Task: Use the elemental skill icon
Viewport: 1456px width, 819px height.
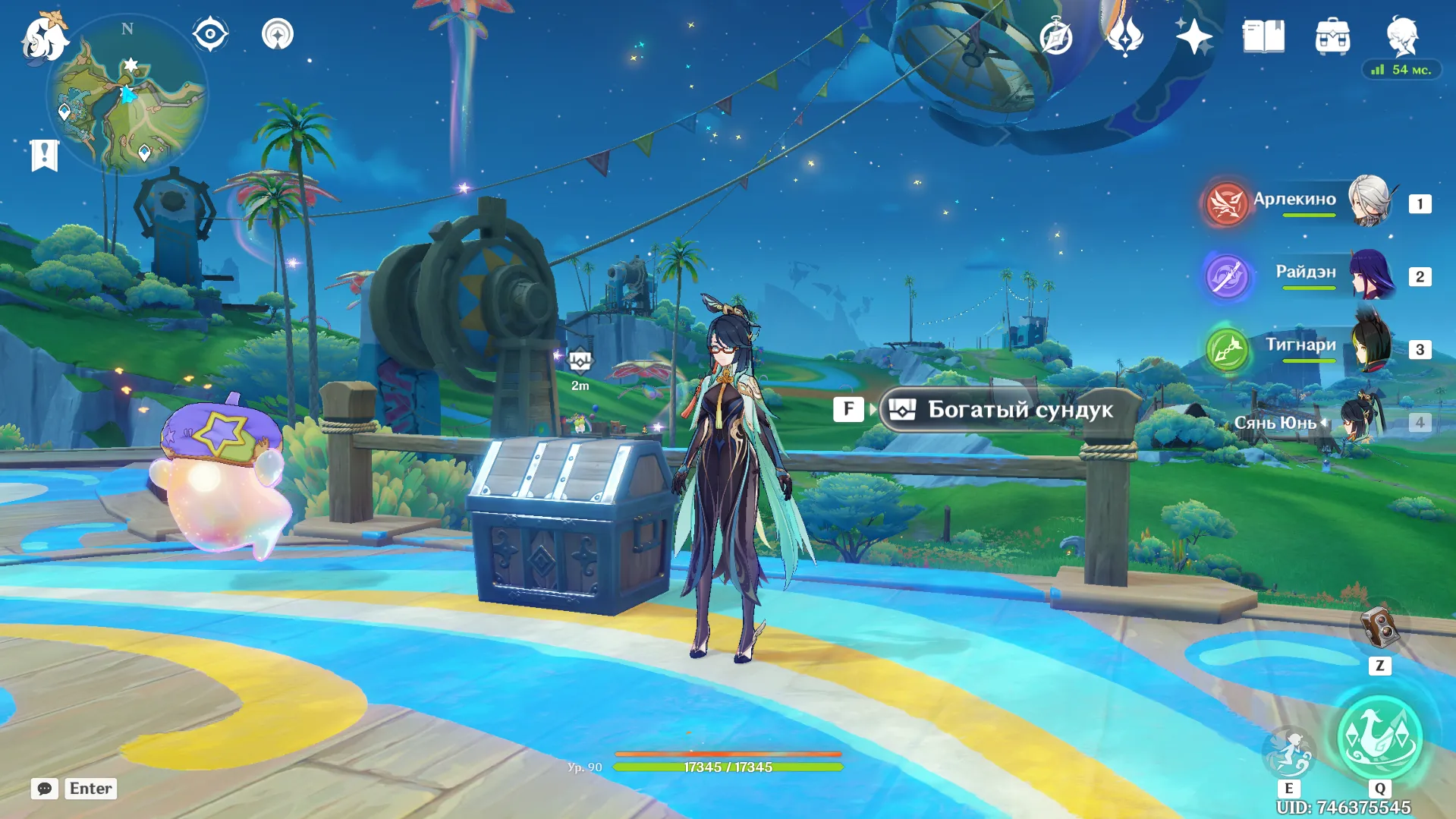Action: coord(1288,751)
